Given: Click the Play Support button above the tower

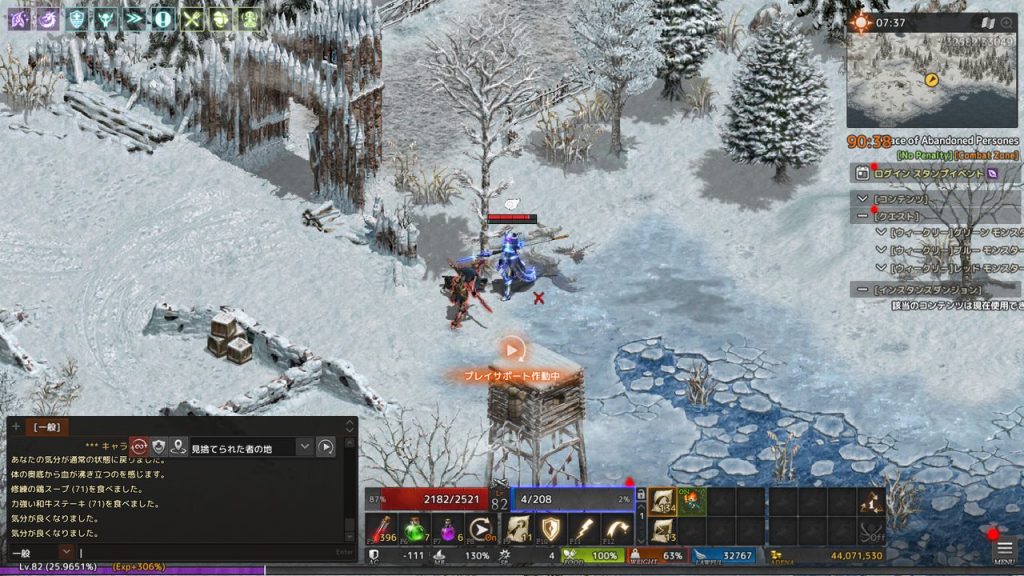Looking at the screenshot, I should [512, 350].
